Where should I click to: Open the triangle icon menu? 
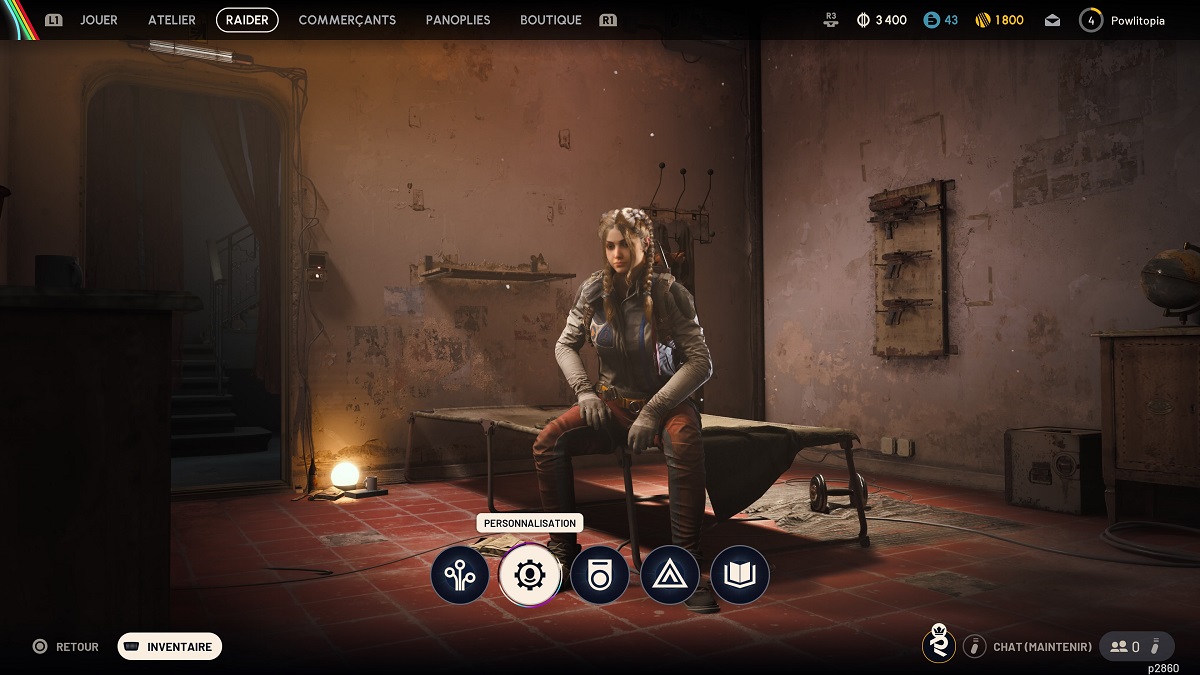tap(670, 575)
